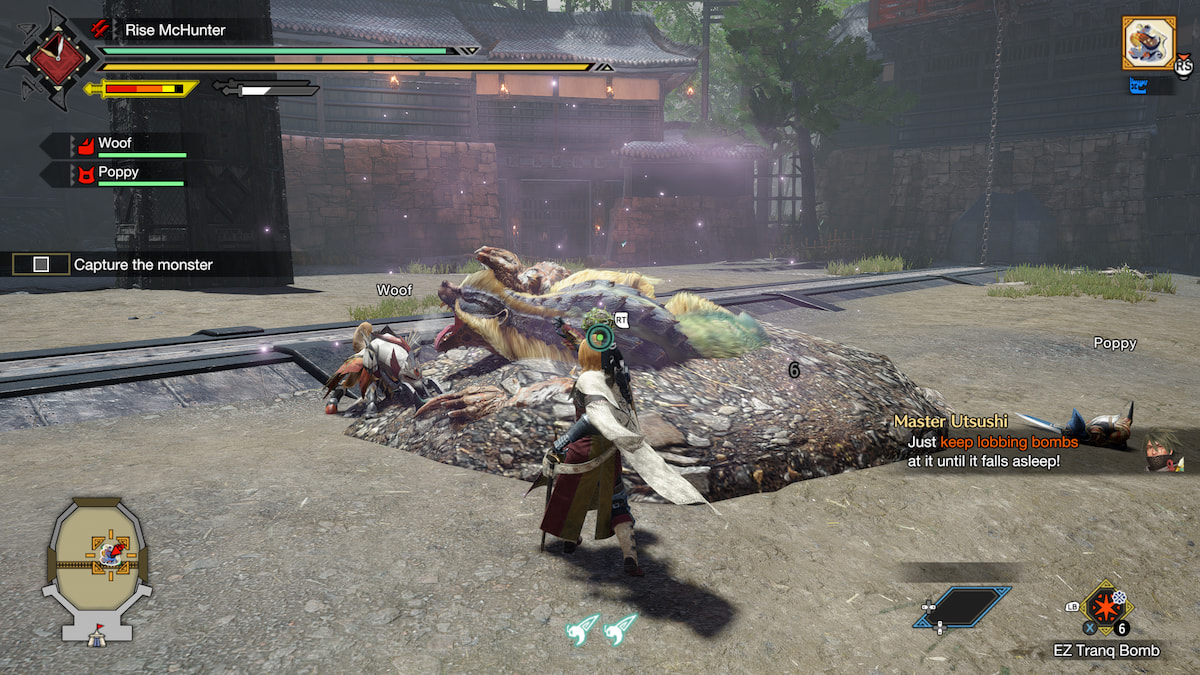Click the Wirebug charge icons
Viewport: 1200px width, 675px height.
tap(602, 626)
